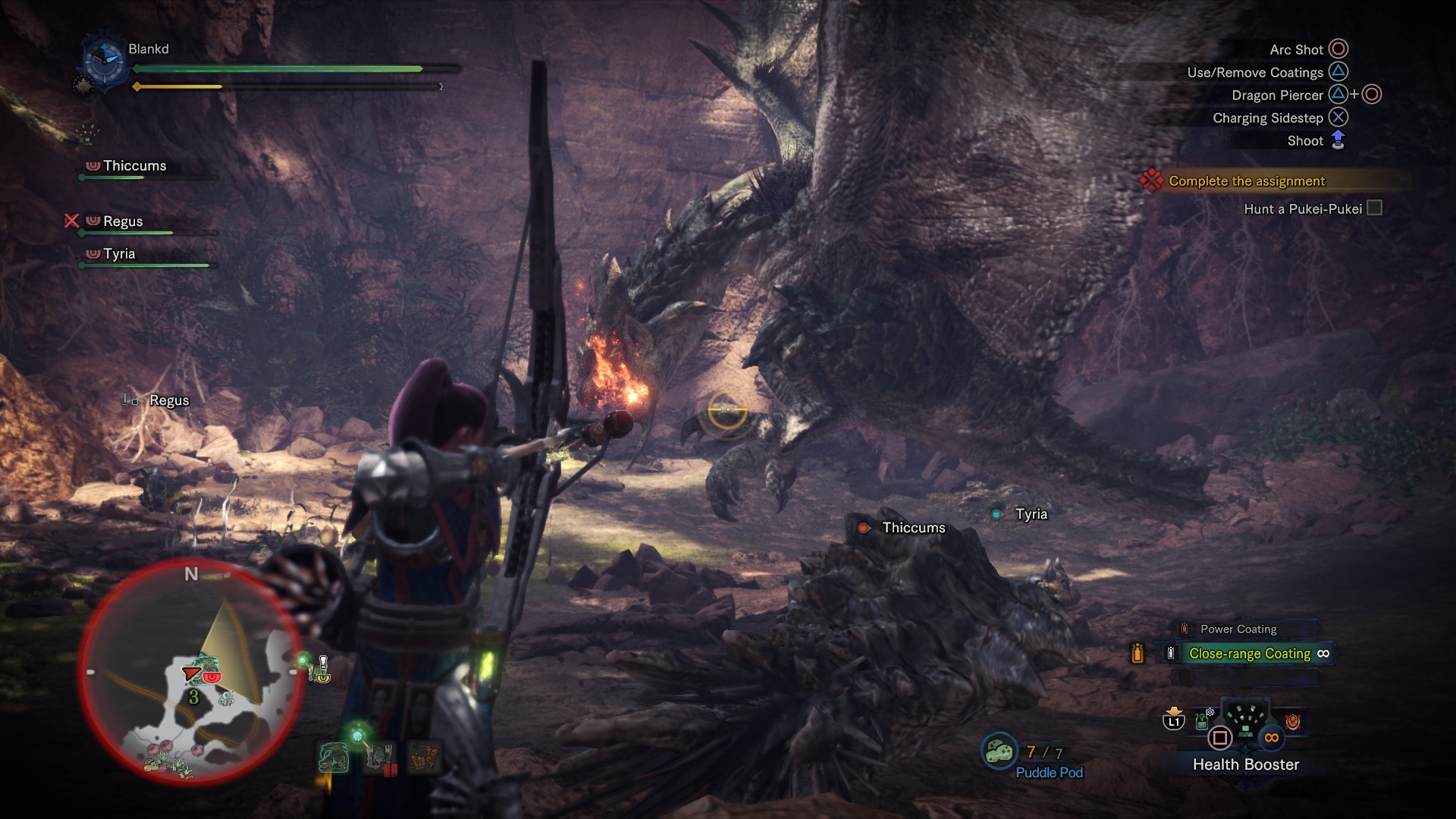Click the green monster icon below the scoutfly
This screenshot has width=1456, height=819.
tap(334, 758)
